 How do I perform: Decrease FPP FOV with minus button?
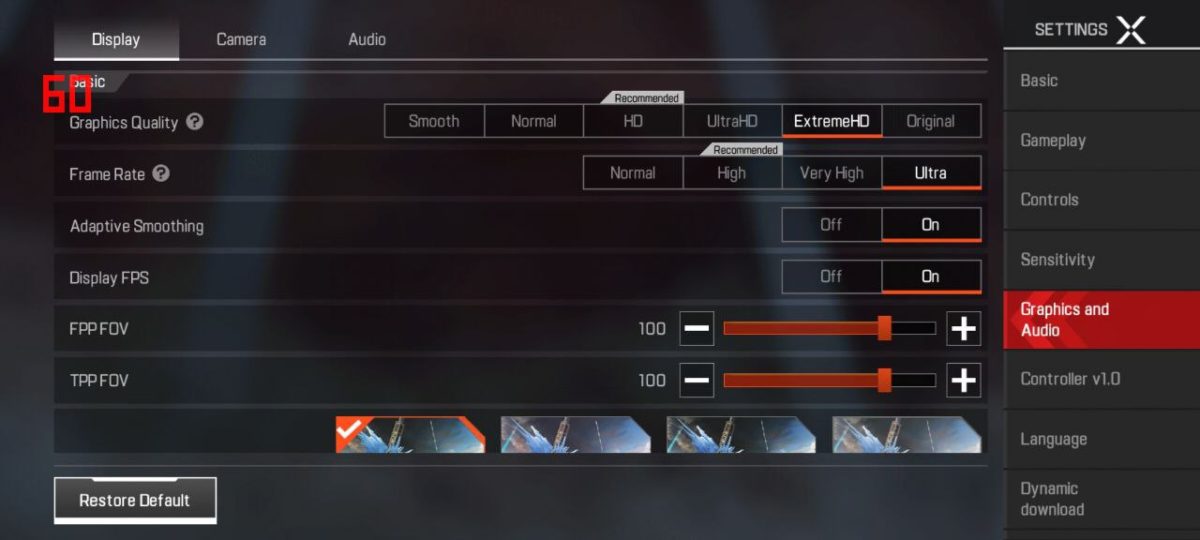697,328
